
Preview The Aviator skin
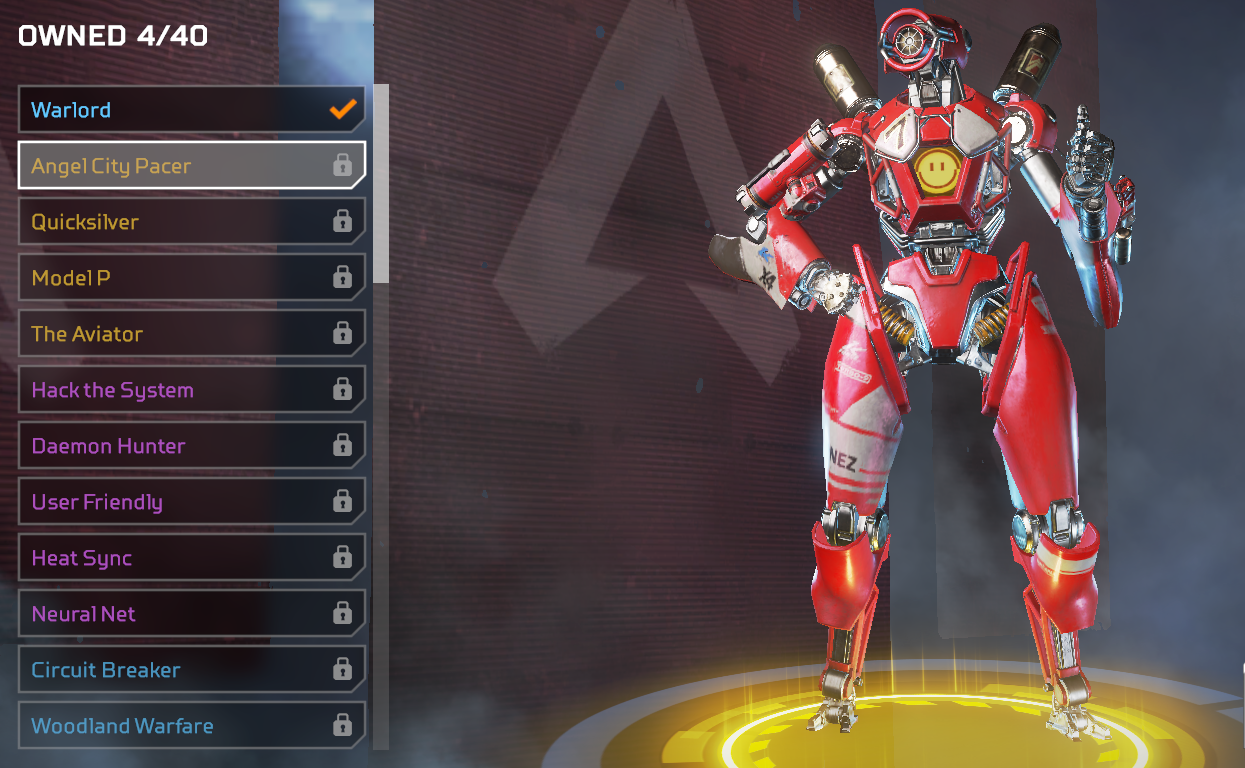pyautogui.click(x=190, y=334)
